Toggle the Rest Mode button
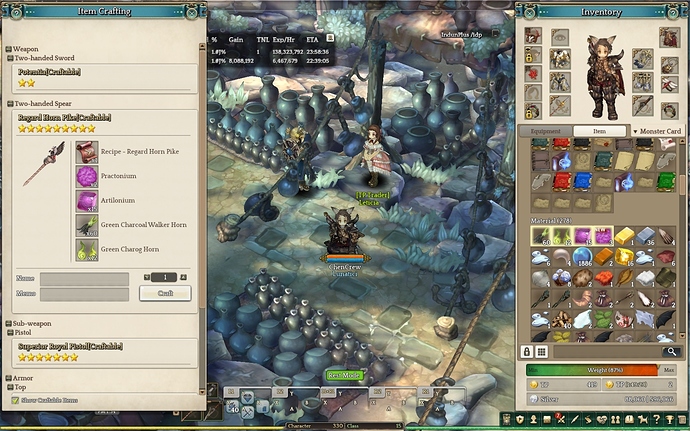This screenshot has height=431, width=690. 343,375
